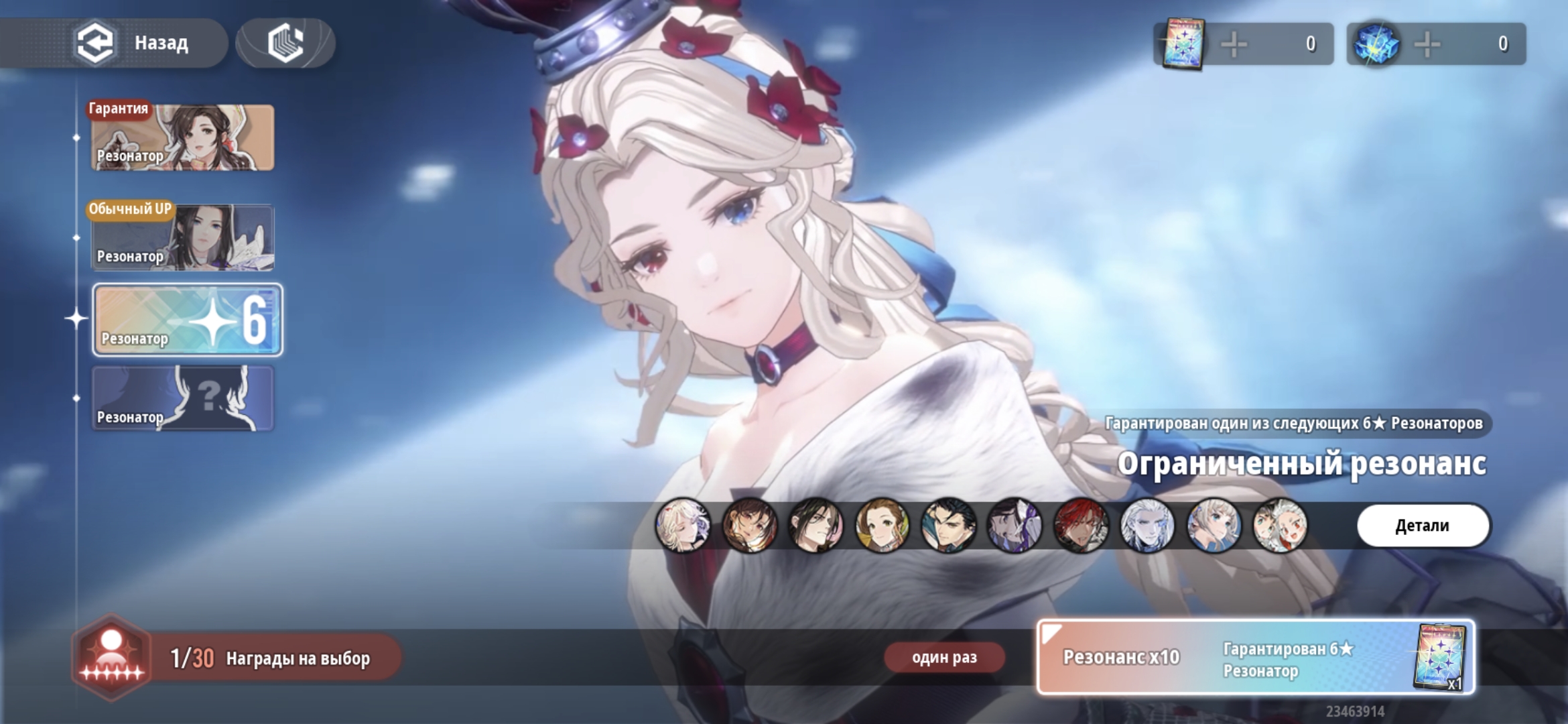View the brown-haired girl with bun portrait
Viewport: 1568px width, 724px height.
pos(882,526)
